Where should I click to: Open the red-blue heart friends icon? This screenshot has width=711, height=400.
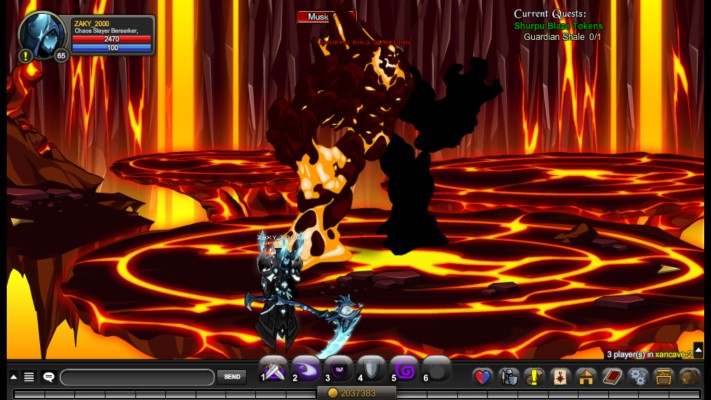click(x=483, y=377)
